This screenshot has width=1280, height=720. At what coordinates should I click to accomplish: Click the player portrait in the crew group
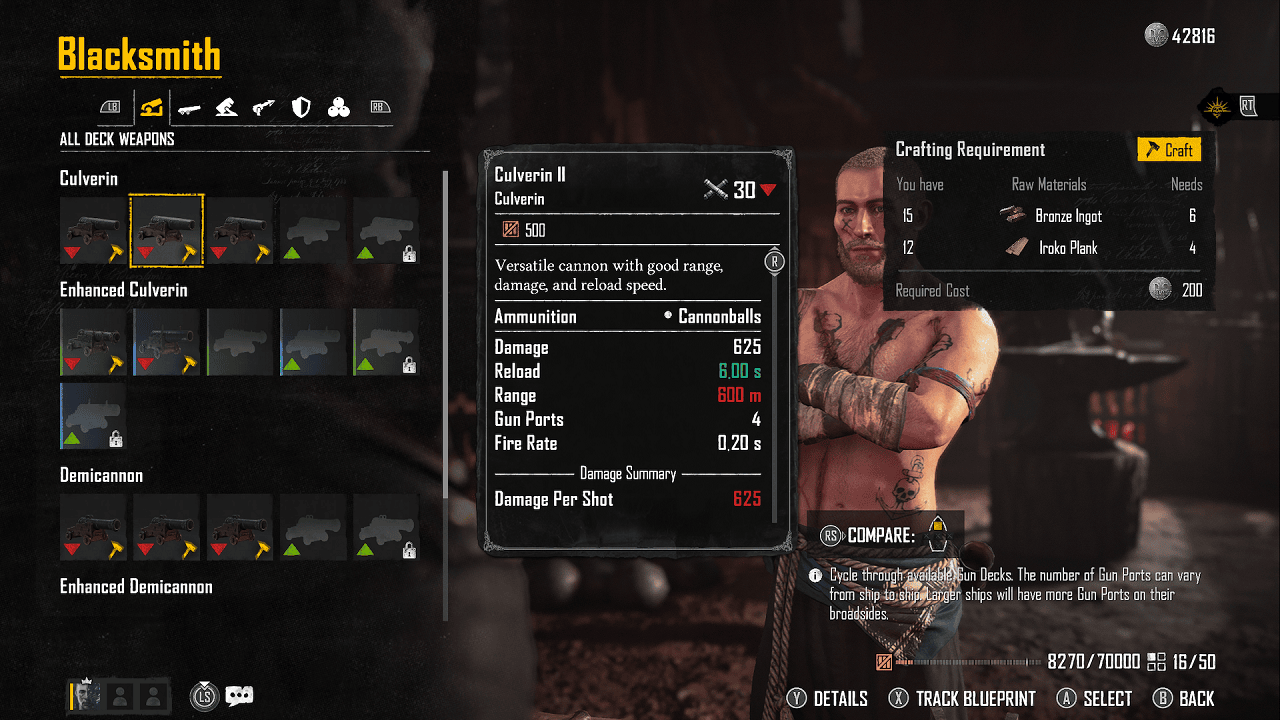coord(85,696)
